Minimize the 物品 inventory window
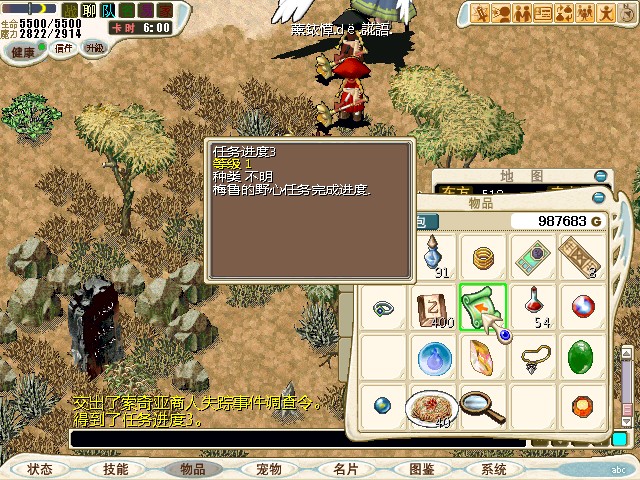640x480 pixels. click(599, 199)
